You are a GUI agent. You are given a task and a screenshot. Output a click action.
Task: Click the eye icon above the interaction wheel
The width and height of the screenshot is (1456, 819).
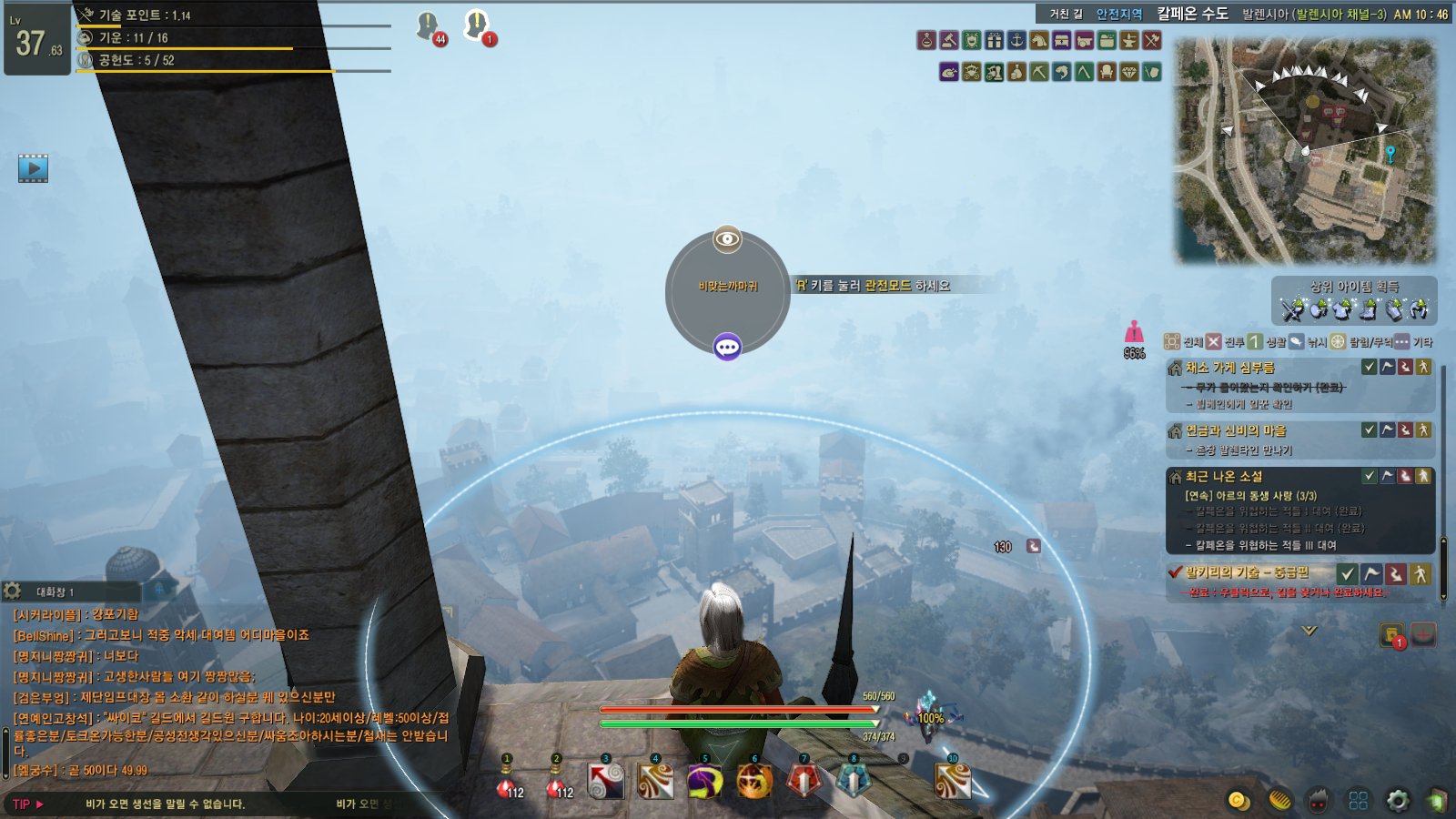[x=727, y=239]
